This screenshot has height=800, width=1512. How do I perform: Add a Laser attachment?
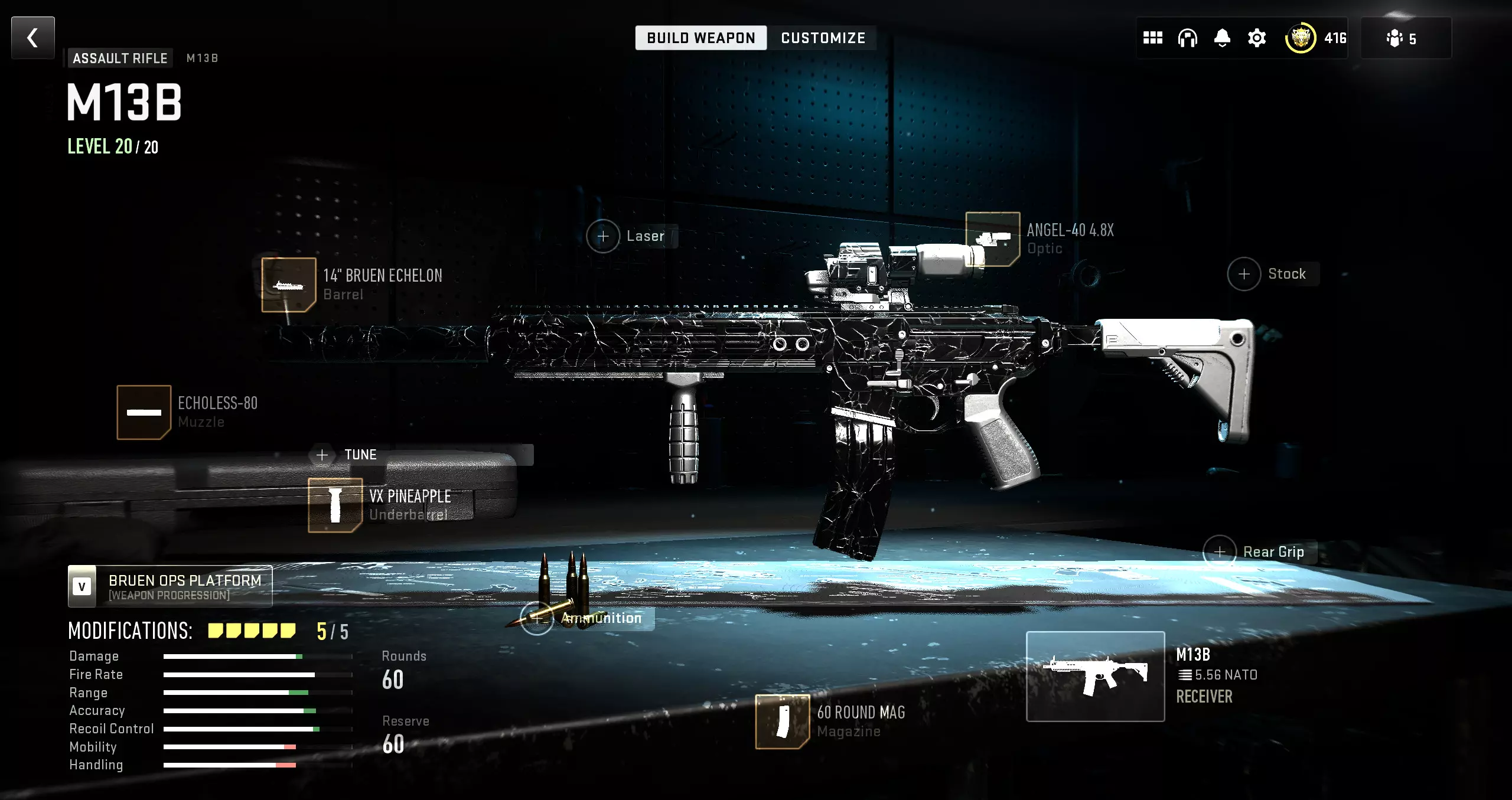[x=603, y=236]
